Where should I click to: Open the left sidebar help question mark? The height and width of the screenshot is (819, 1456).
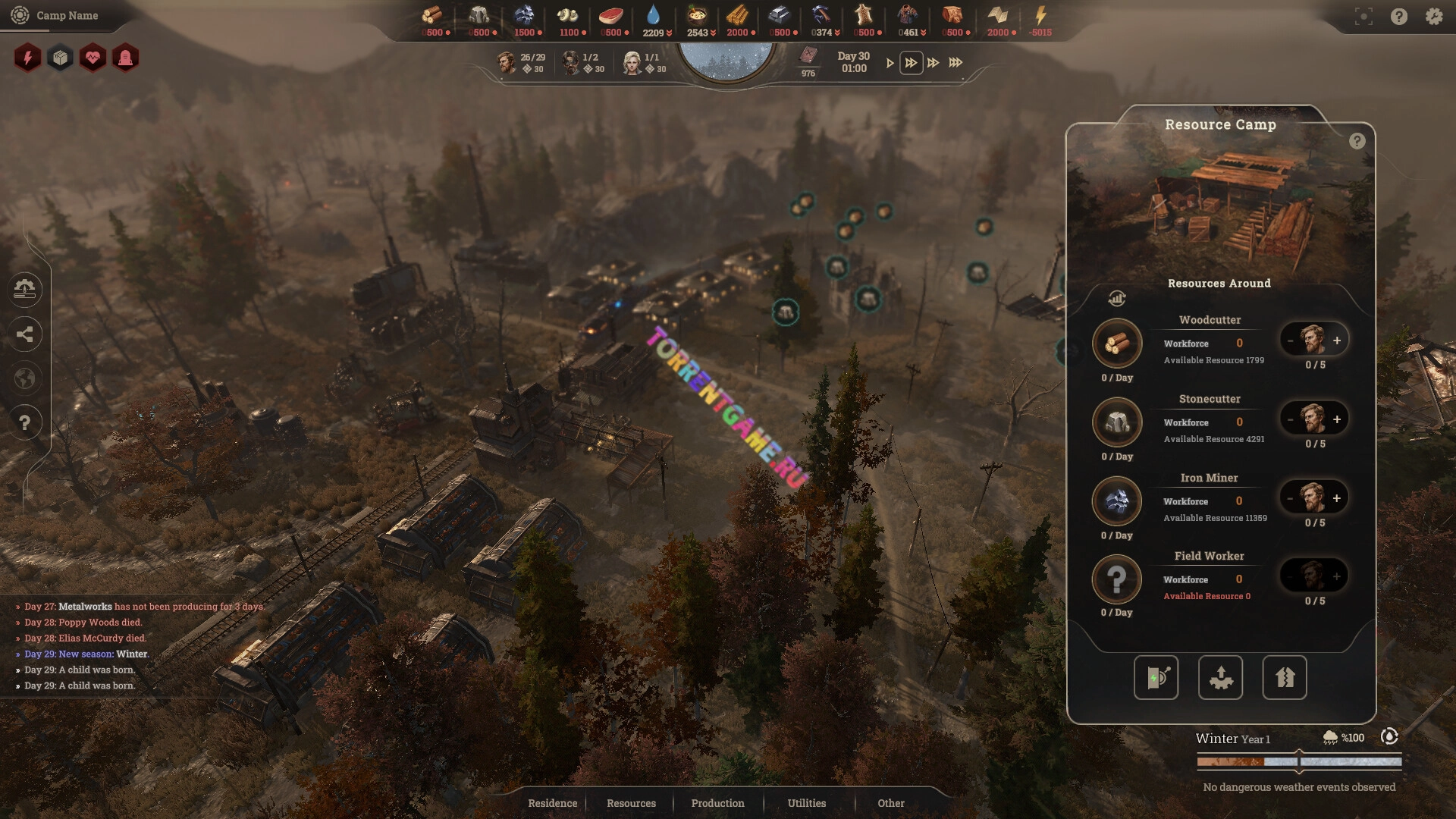click(x=24, y=422)
